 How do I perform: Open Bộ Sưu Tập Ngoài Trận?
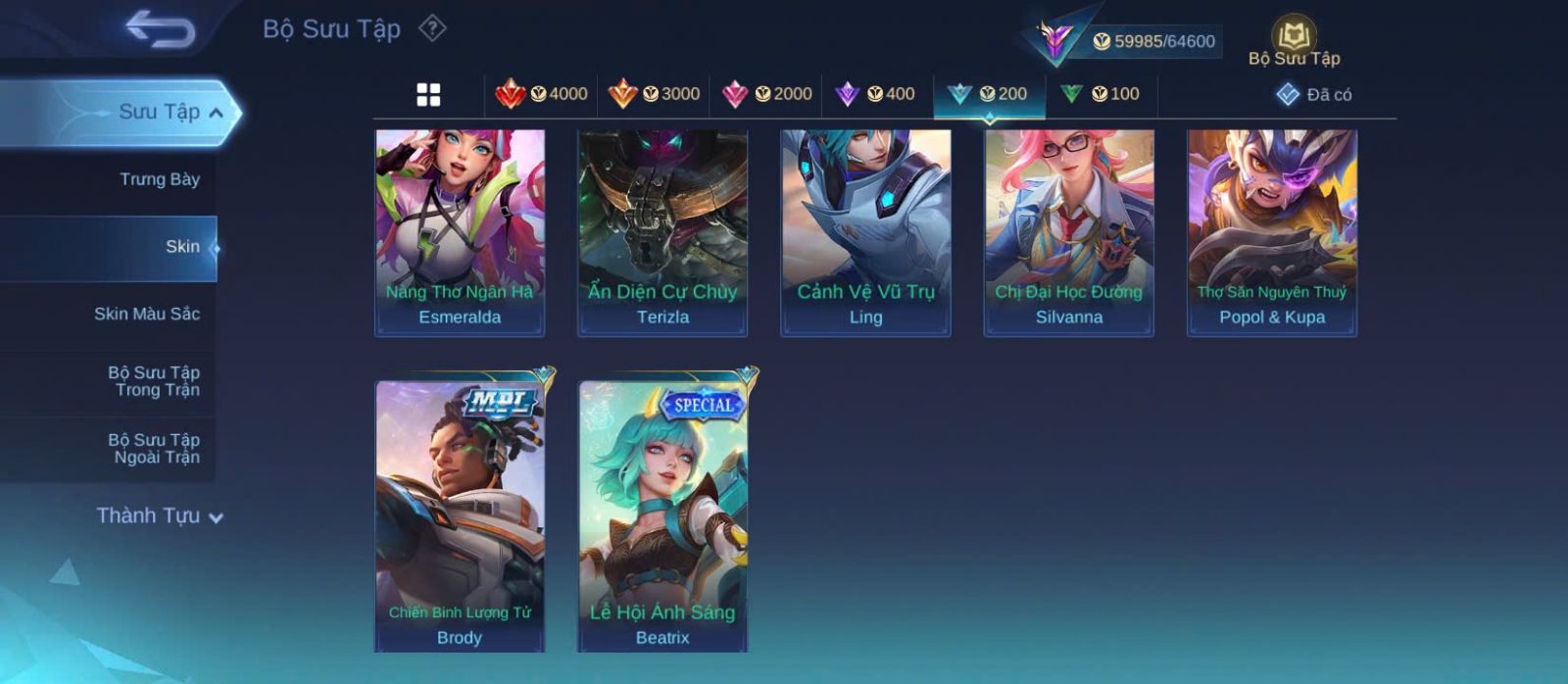click(154, 449)
